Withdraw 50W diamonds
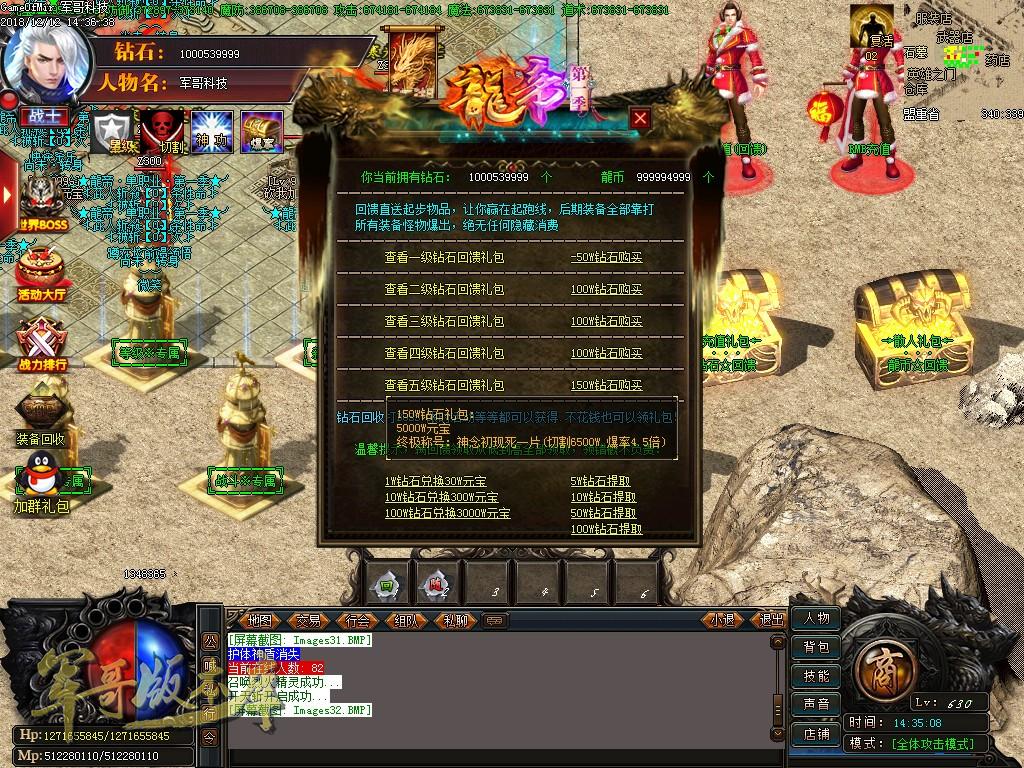 pos(603,513)
